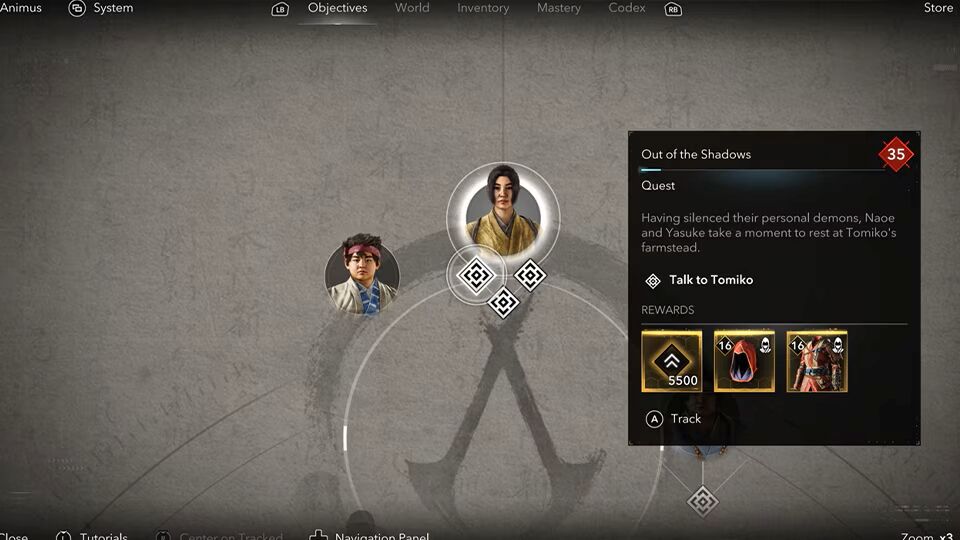960x540 pixels.
Task: Inspect the red samurai armor reward
Action: pos(817,361)
